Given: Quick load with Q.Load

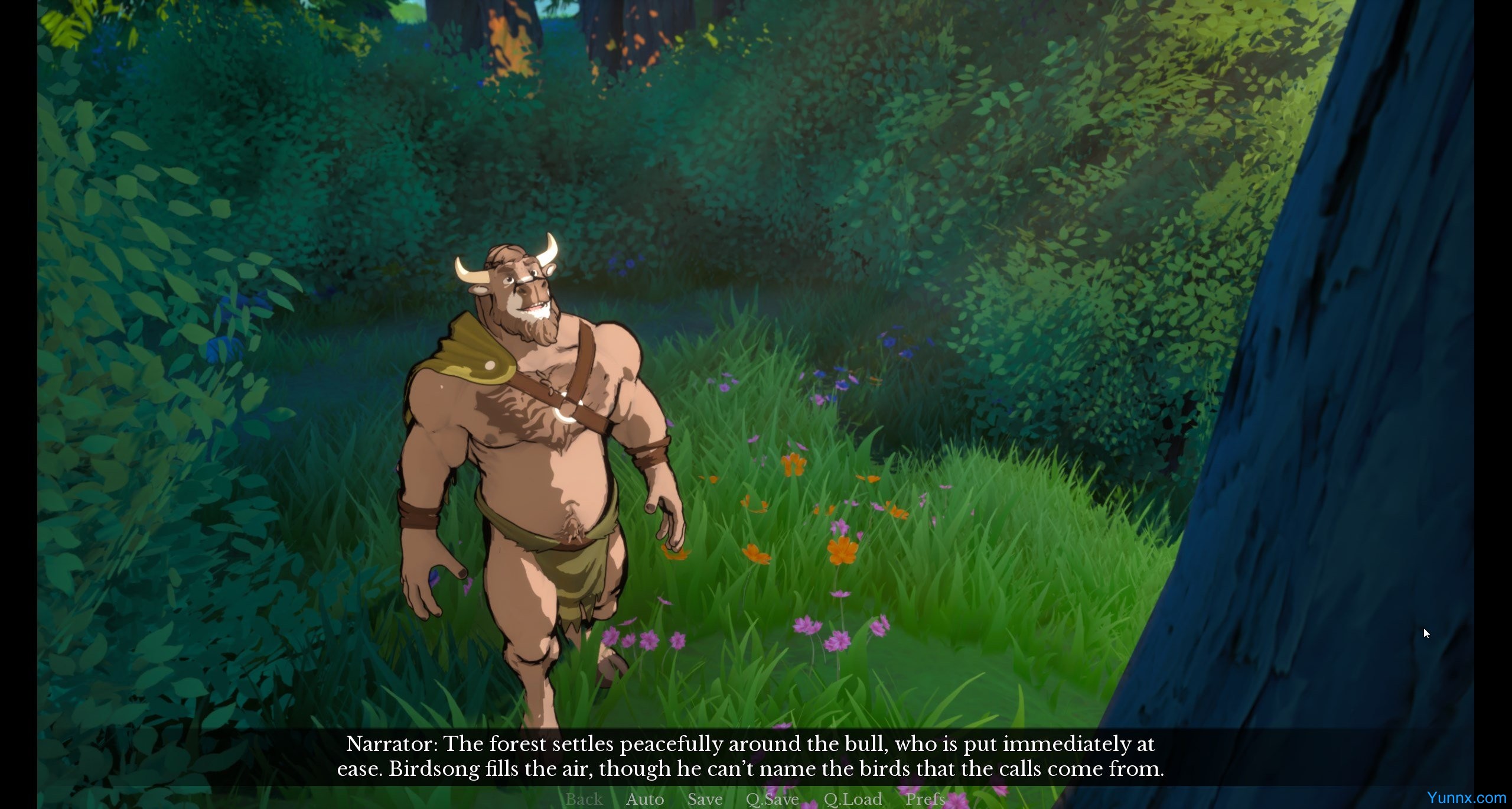Looking at the screenshot, I should click(x=852, y=799).
